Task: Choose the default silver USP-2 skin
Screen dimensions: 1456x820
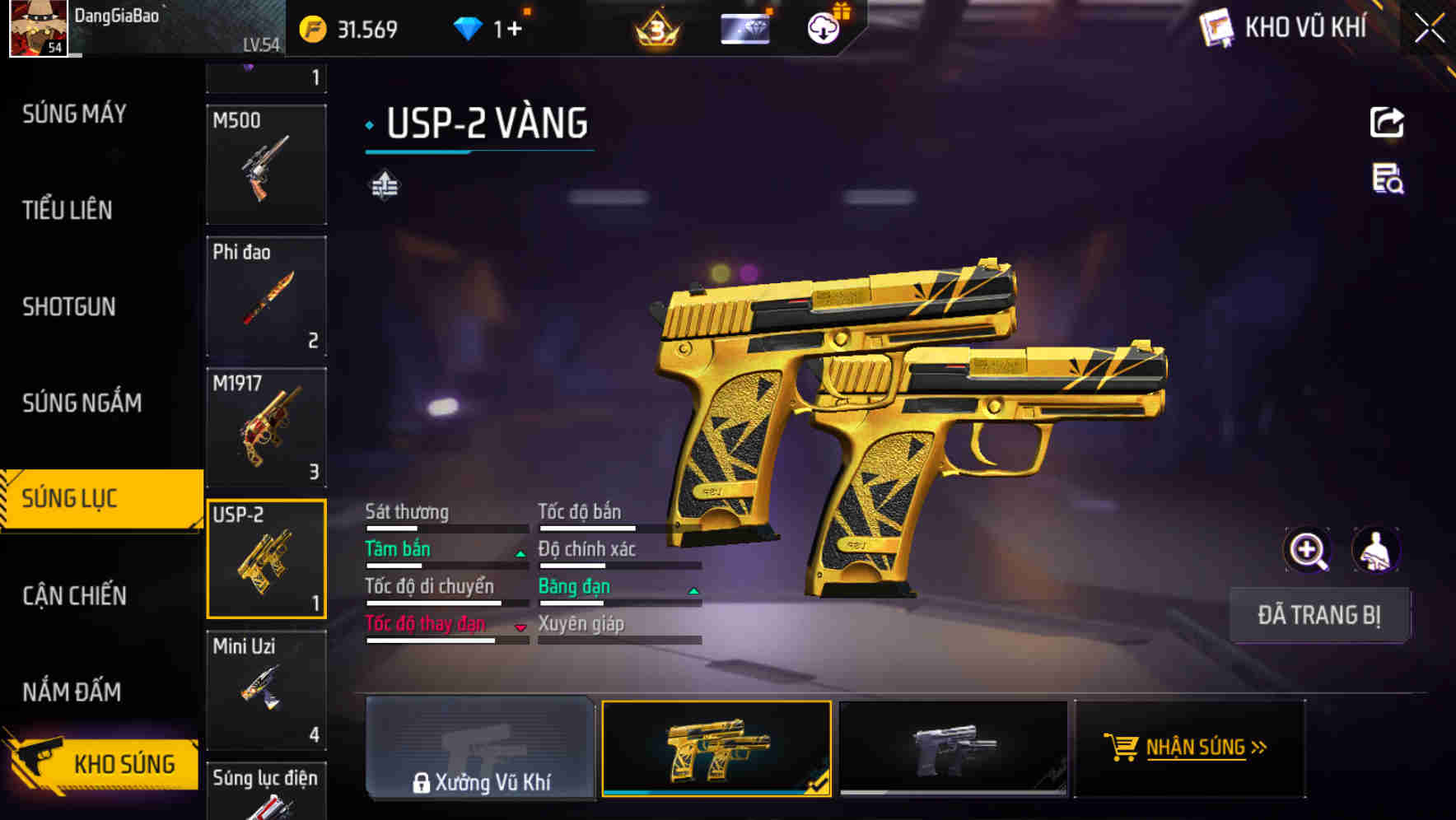Action: (953, 748)
